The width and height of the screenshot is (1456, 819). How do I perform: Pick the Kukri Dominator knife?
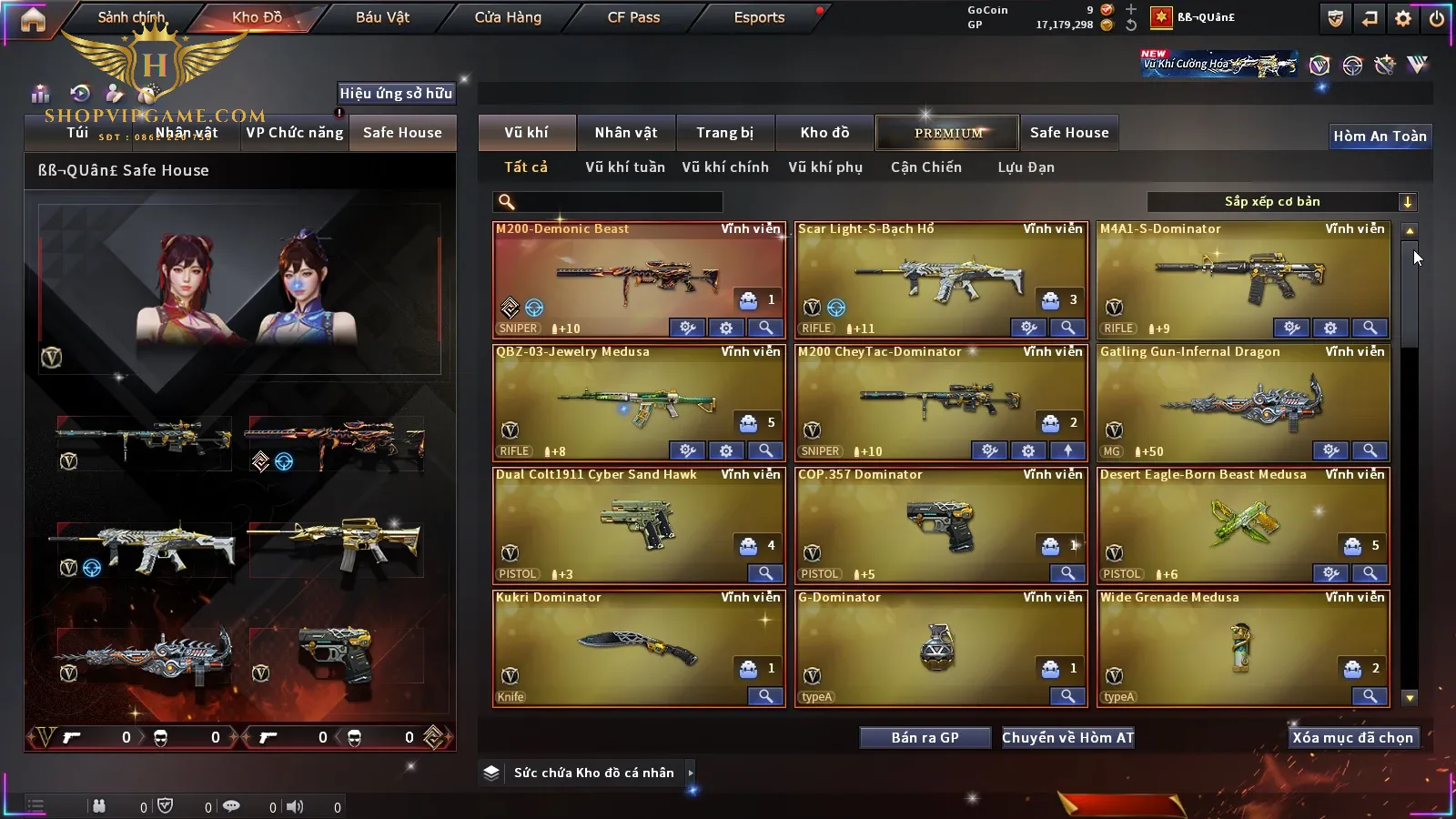(637, 646)
